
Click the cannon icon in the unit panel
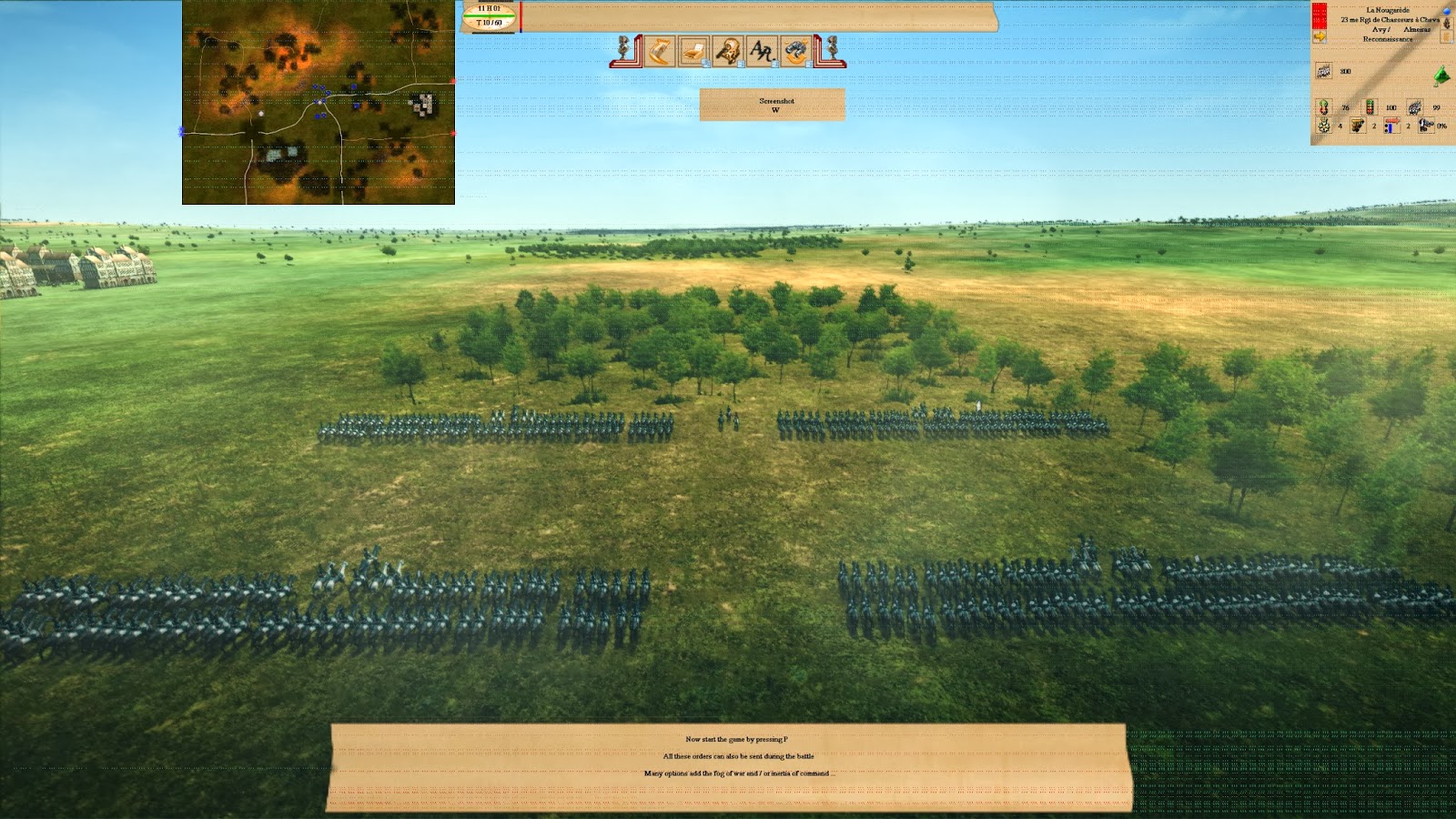(1356, 126)
